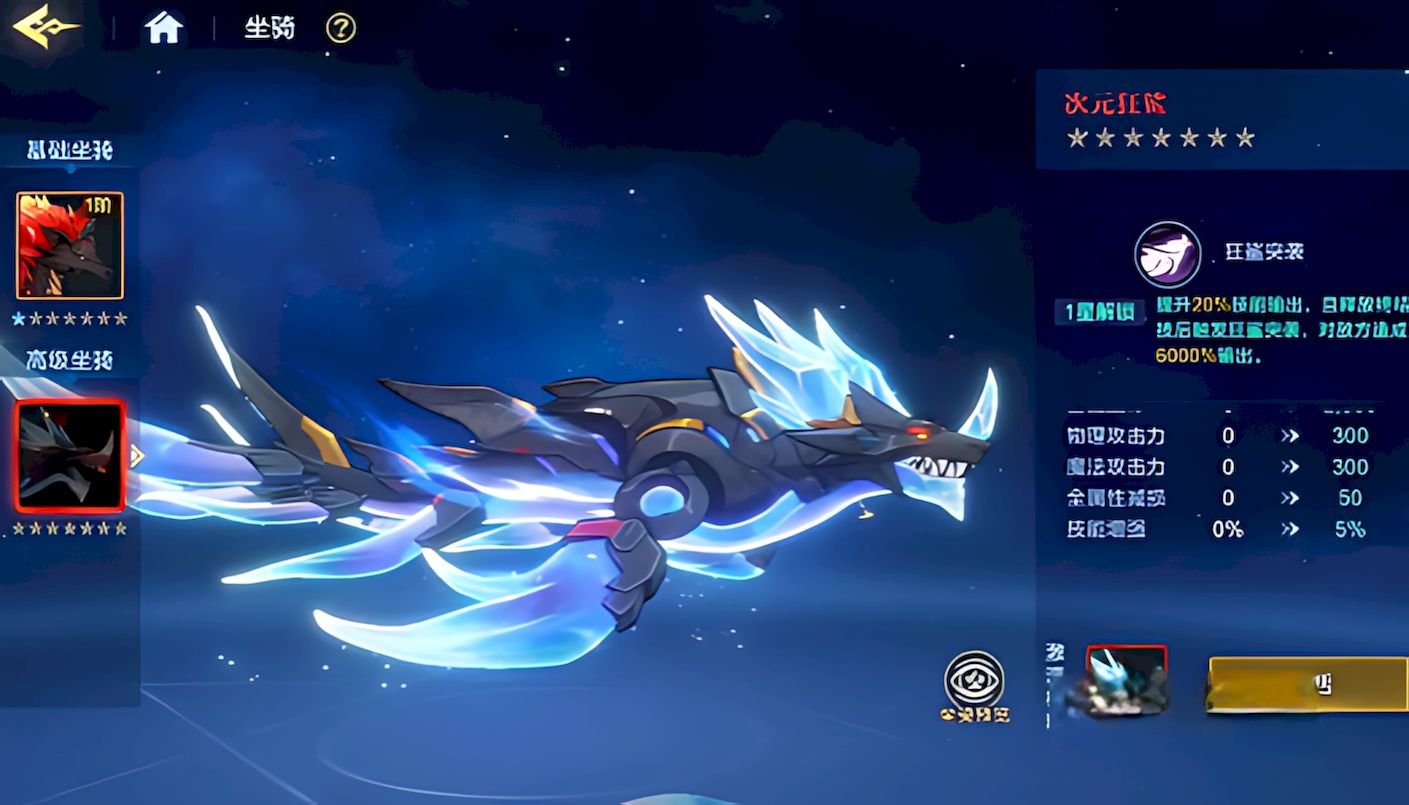The height and width of the screenshot is (805, 1409).
Task: Click the large yellow action button
Action: 1308,684
